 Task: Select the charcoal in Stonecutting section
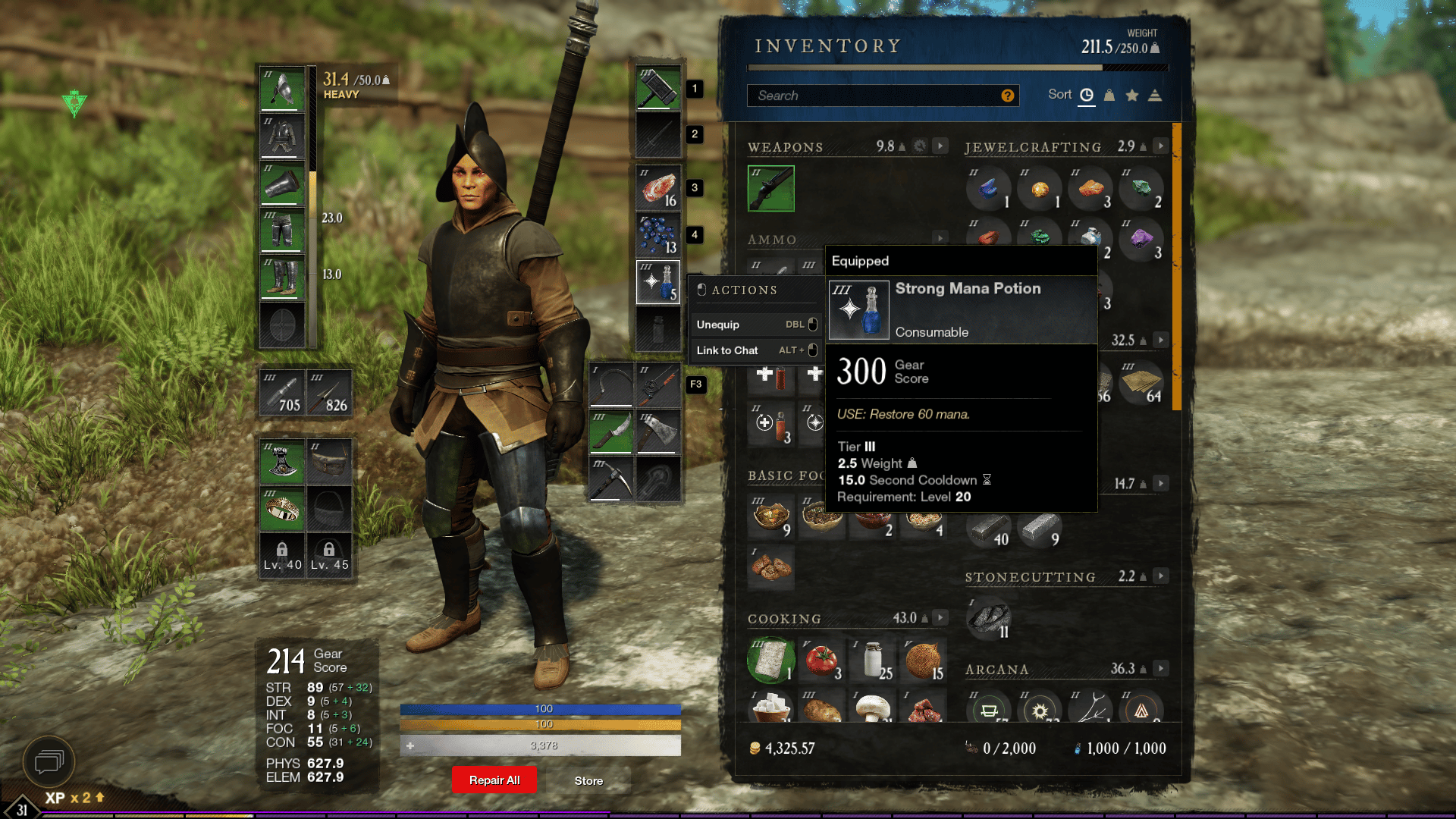click(x=989, y=618)
